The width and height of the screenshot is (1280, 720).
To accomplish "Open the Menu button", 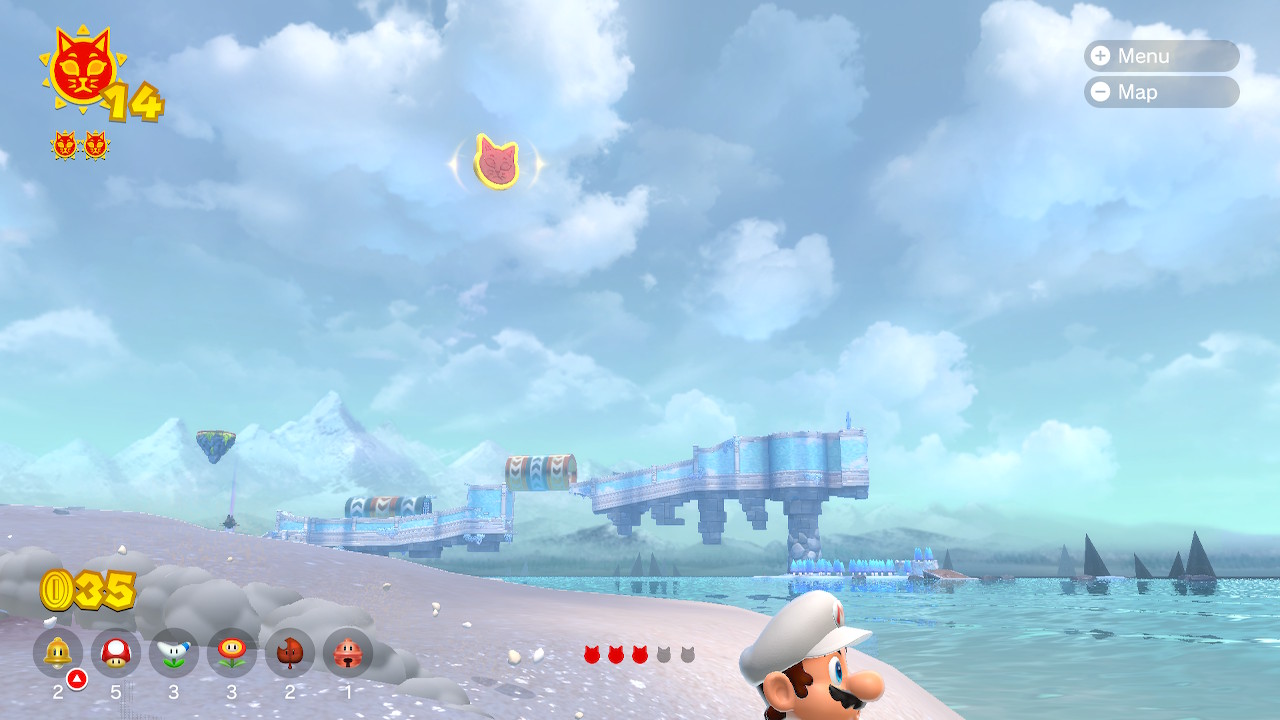I will pos(1160,56).
